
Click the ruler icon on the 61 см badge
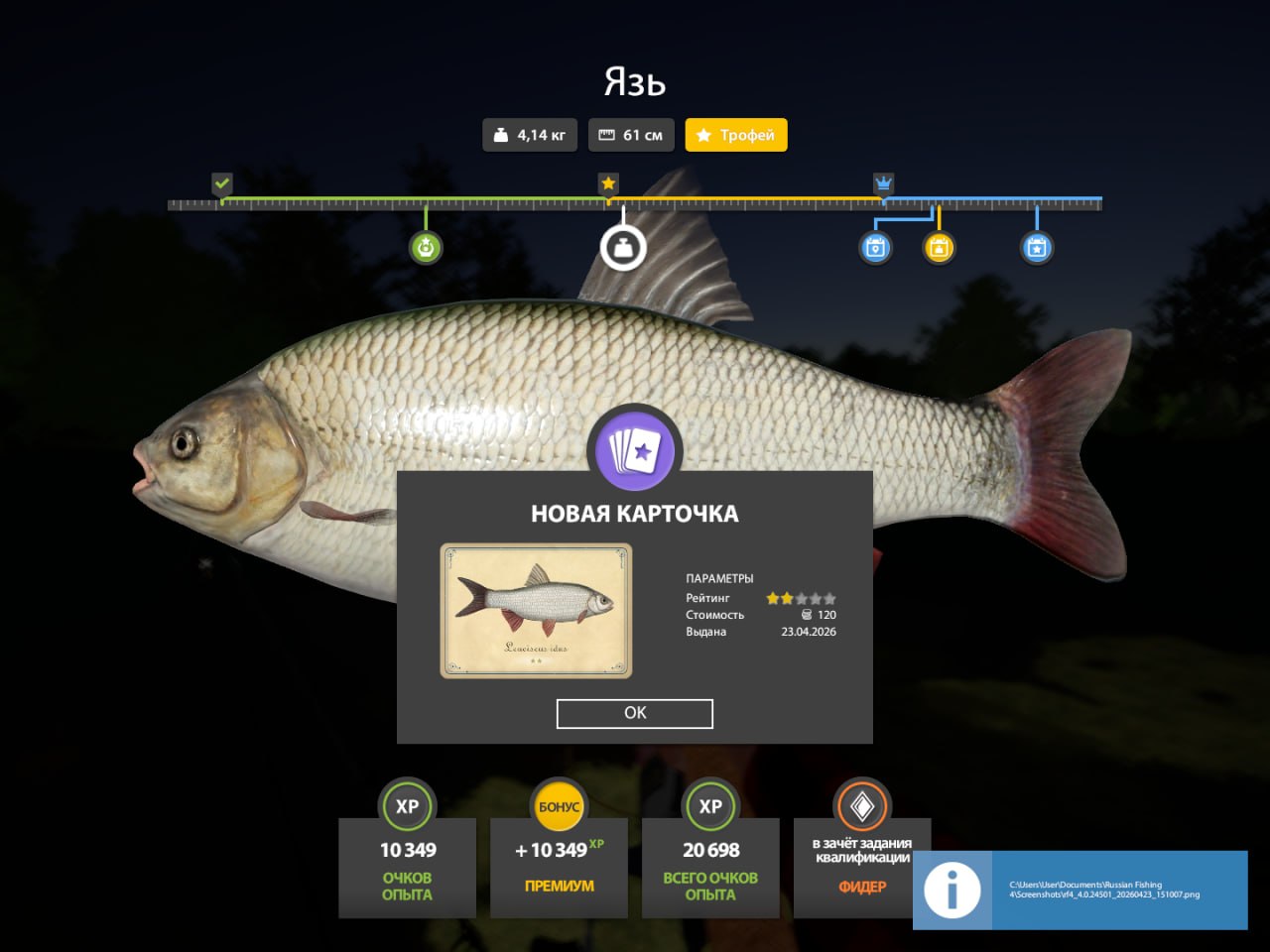(x=609, y=134)
